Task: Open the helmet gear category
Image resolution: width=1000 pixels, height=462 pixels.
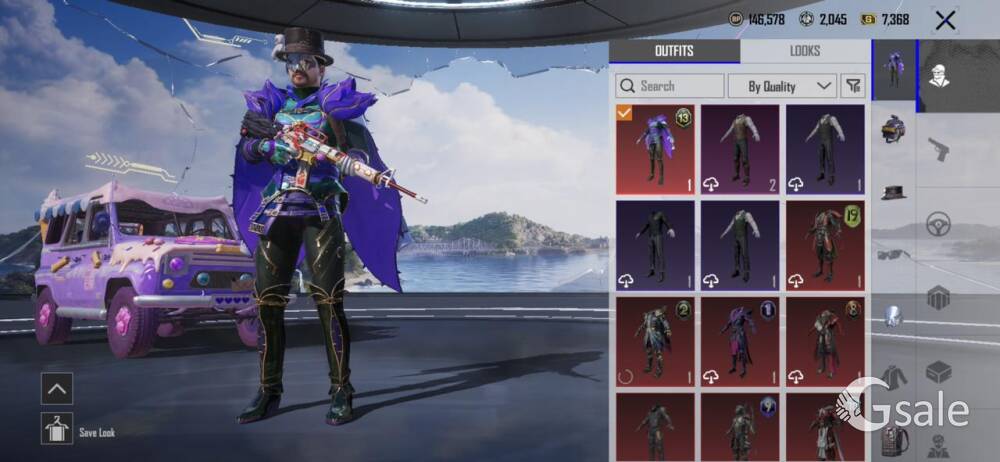Action: (894, 128)
